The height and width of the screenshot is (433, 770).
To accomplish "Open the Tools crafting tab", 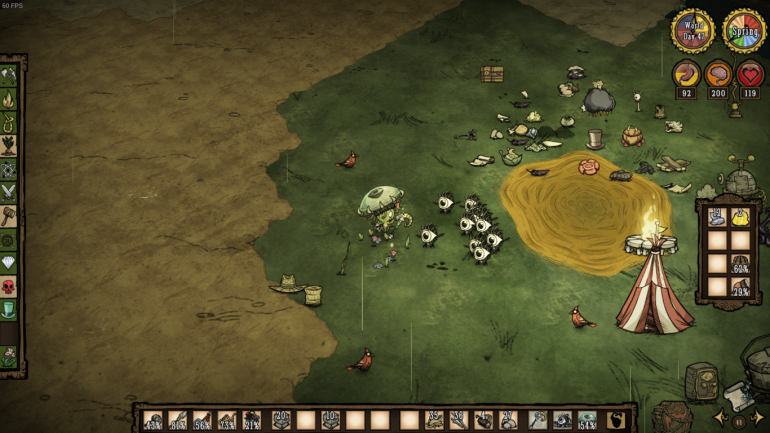I will 9,75.
